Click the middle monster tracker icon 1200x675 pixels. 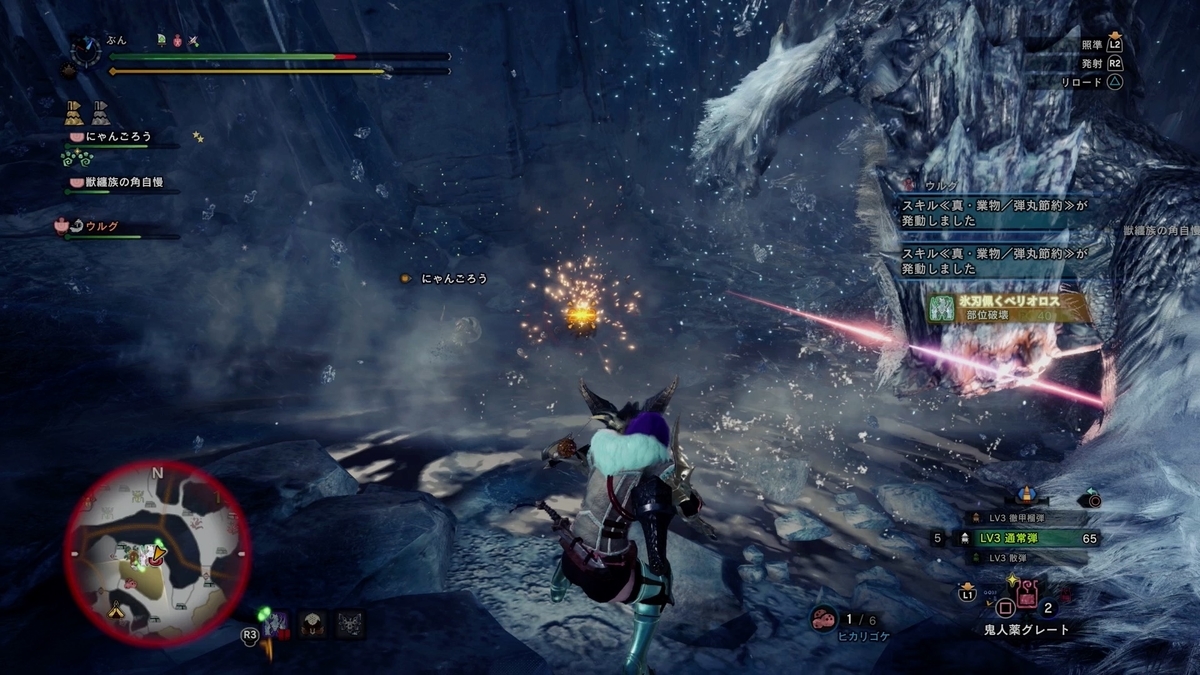[x=312, y=624]
